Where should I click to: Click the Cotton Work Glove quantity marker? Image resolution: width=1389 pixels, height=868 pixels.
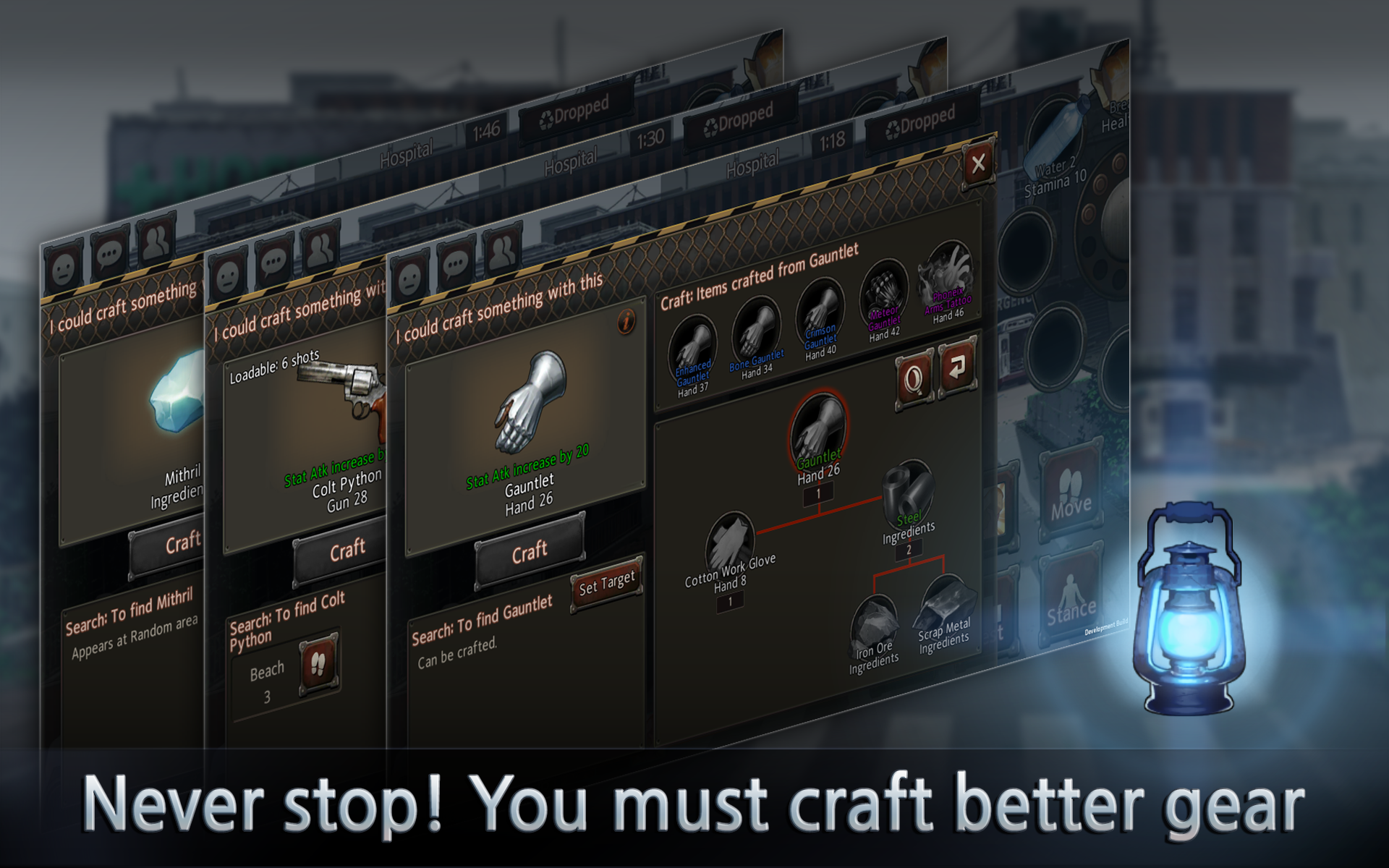tap(731, 600)
